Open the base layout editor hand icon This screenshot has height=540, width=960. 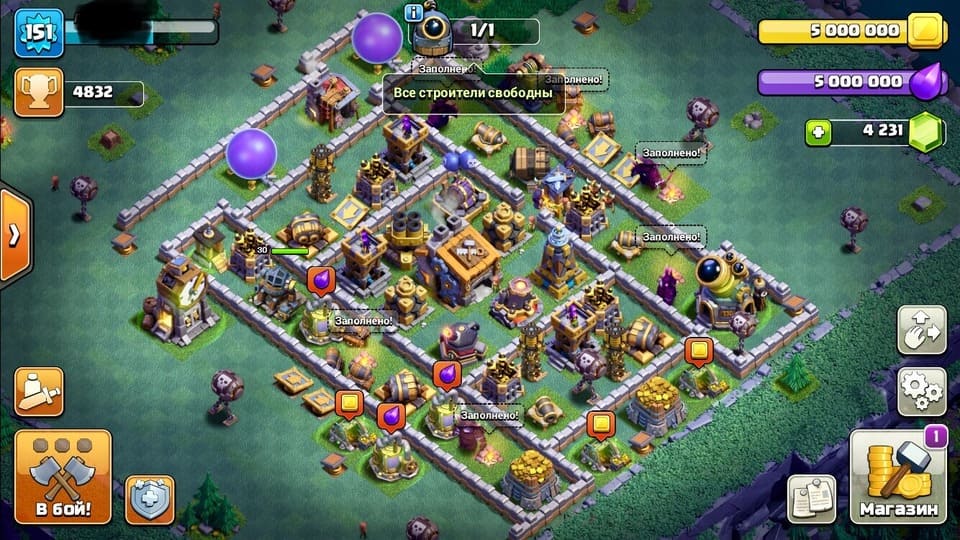pyautogui.click(x=921, y=331)
